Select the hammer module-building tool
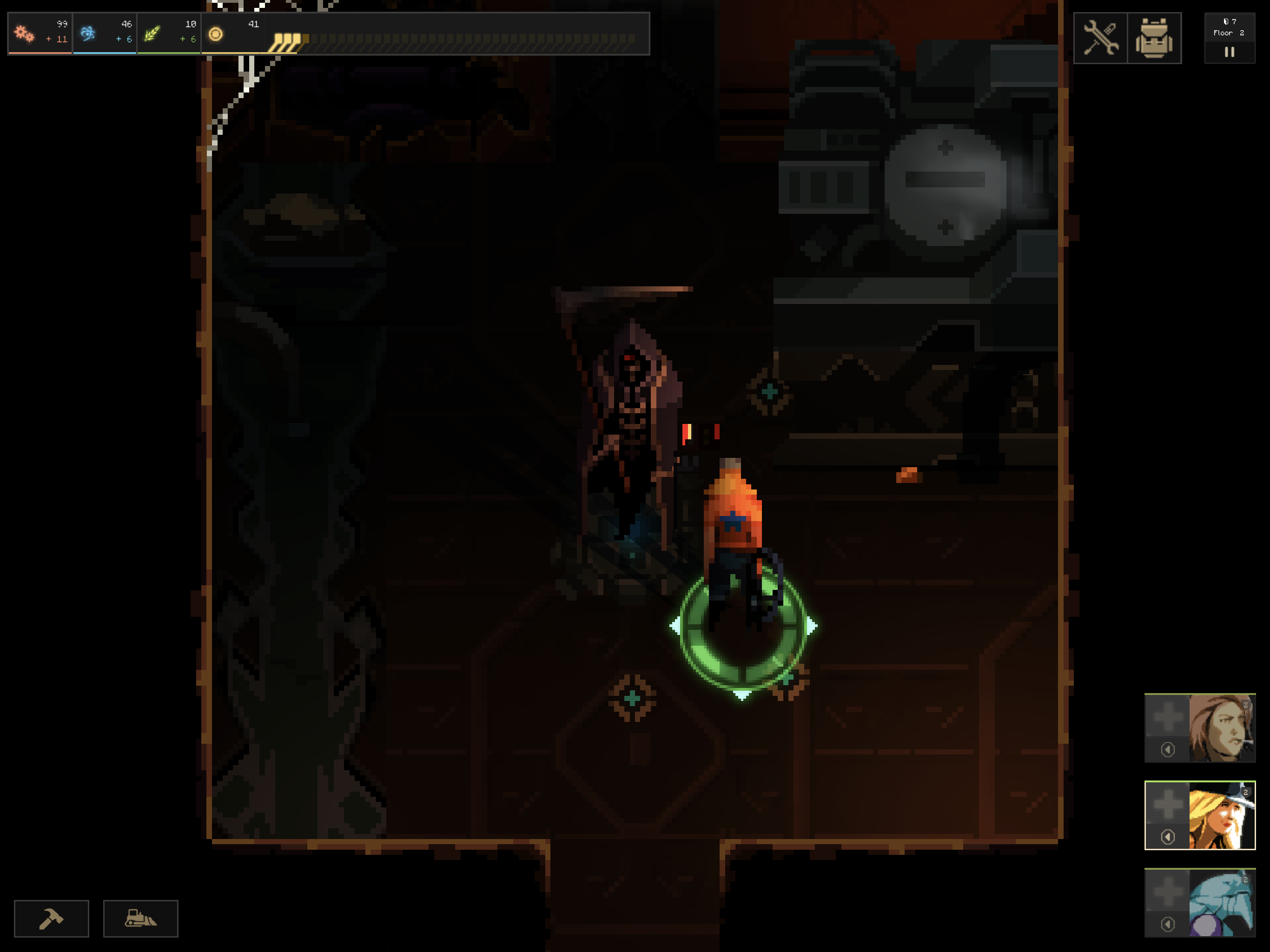 tap(51, 918)
